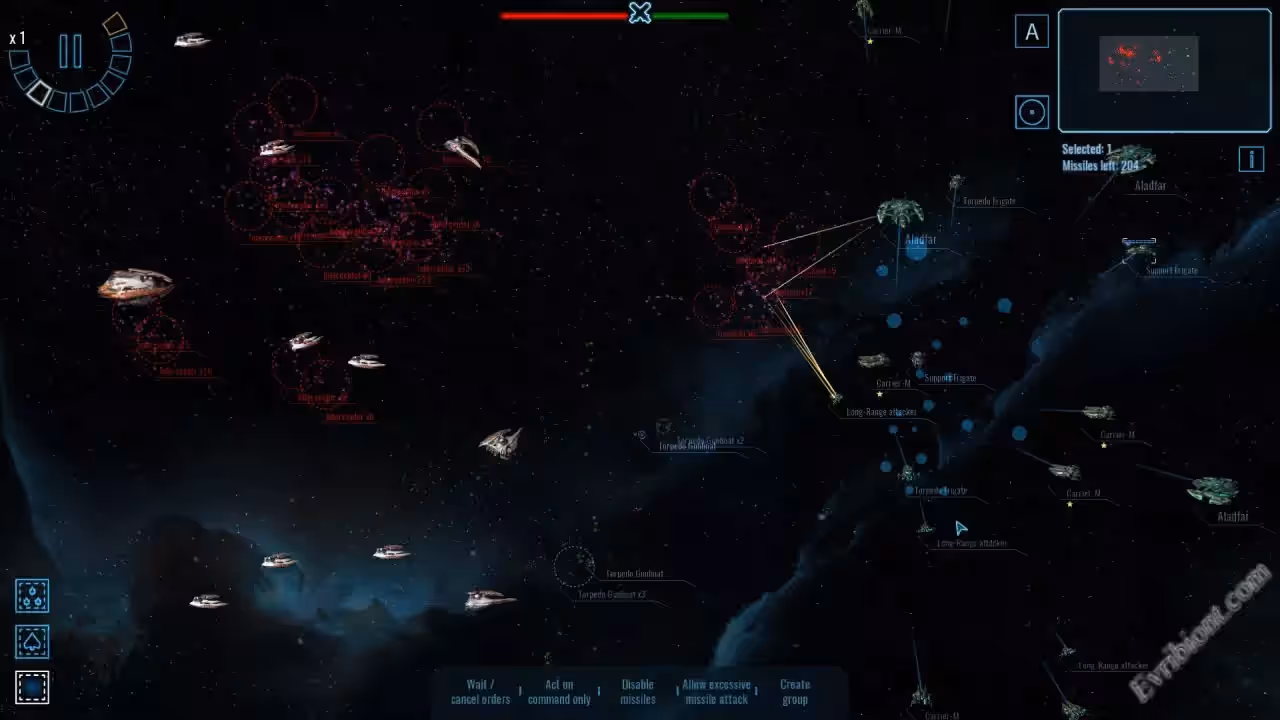The width and height of the screenshot is (1280, 720).
Task: Toggle Allow excessive missile attack
Action: 716,692
